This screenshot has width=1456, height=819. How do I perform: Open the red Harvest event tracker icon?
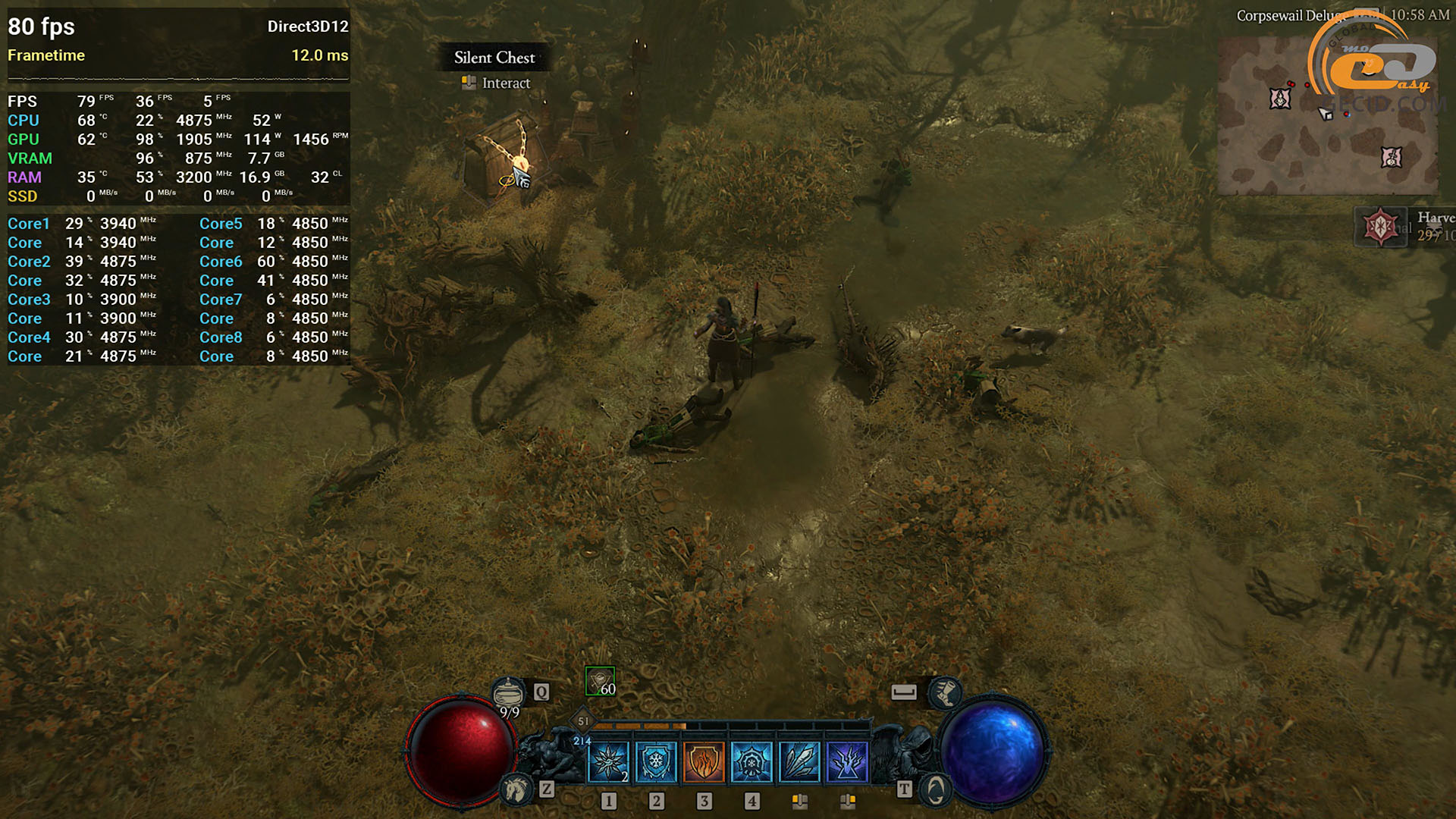1380,226
